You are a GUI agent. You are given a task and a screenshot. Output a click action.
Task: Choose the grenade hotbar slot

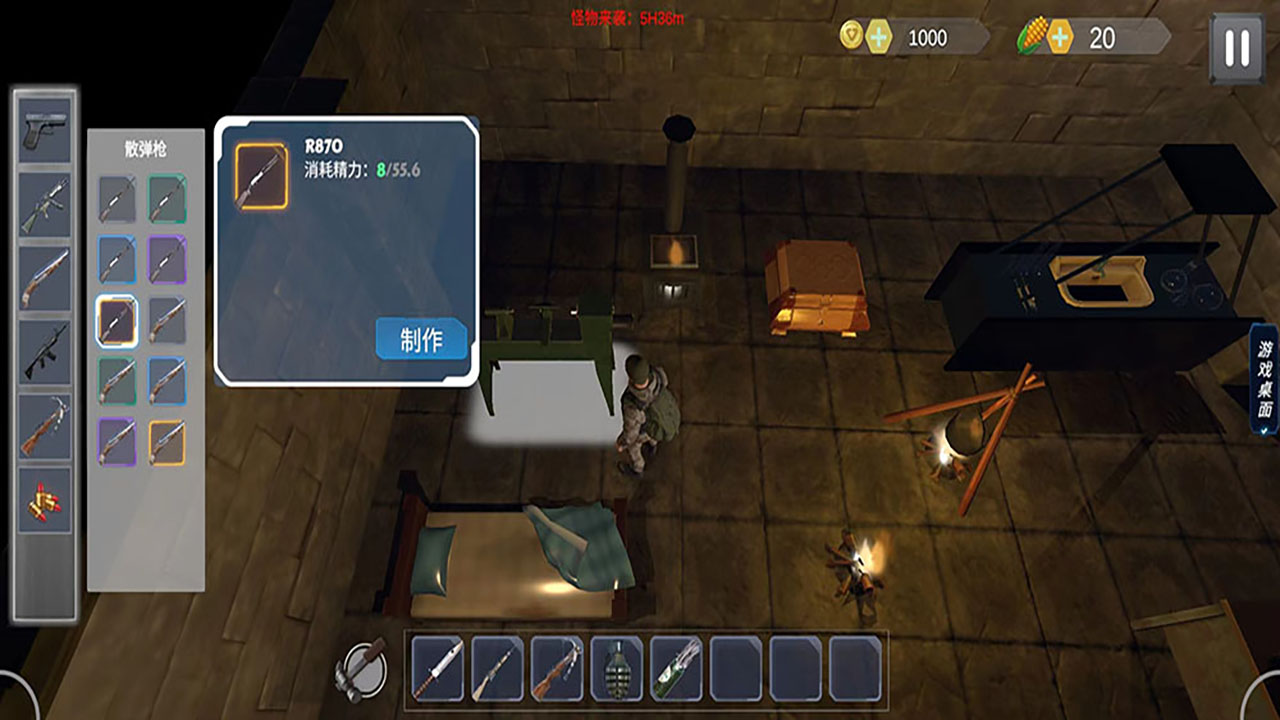coord(617,668)
